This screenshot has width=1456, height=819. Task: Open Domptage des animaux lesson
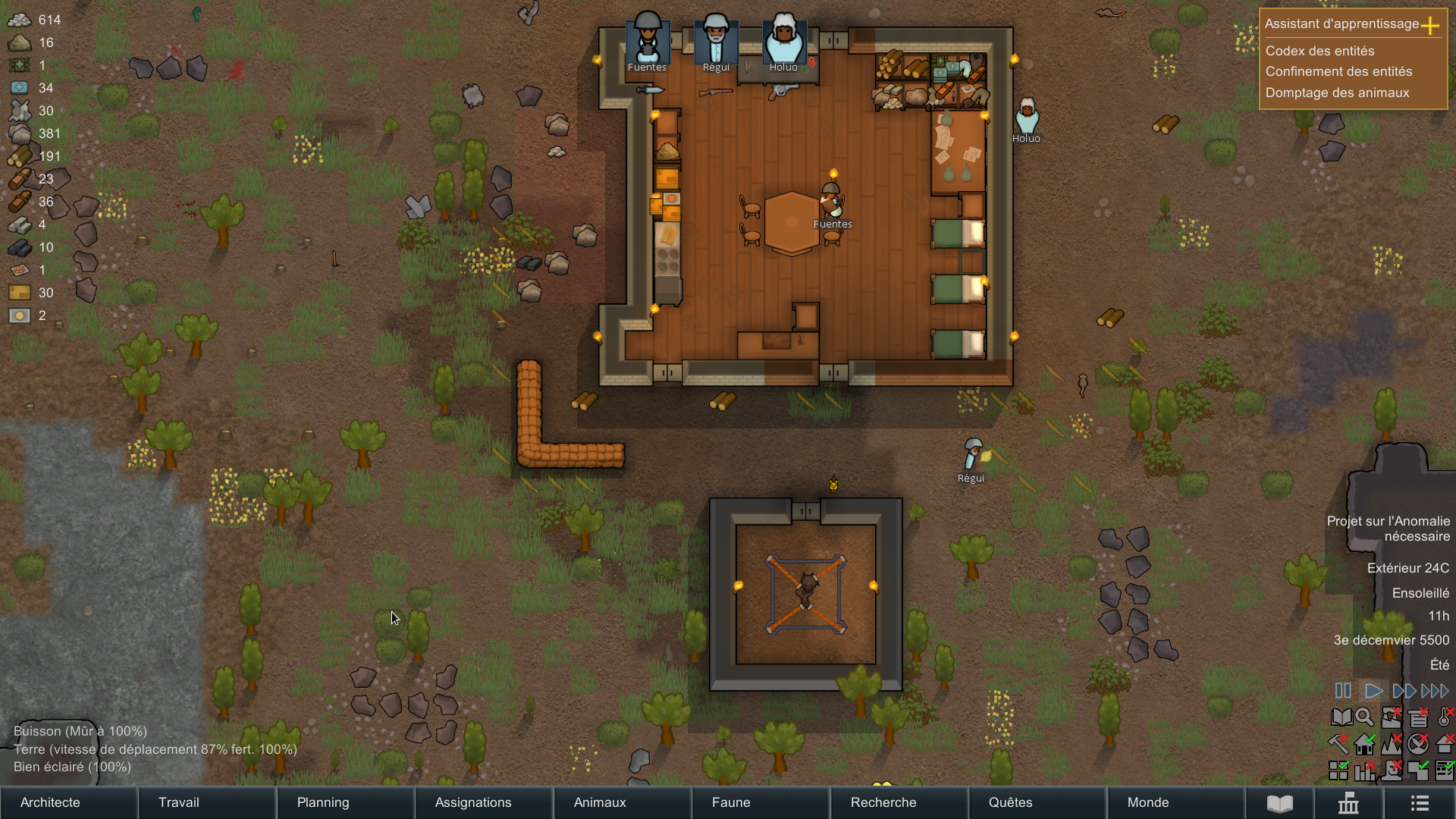(x=1337, y=93)
